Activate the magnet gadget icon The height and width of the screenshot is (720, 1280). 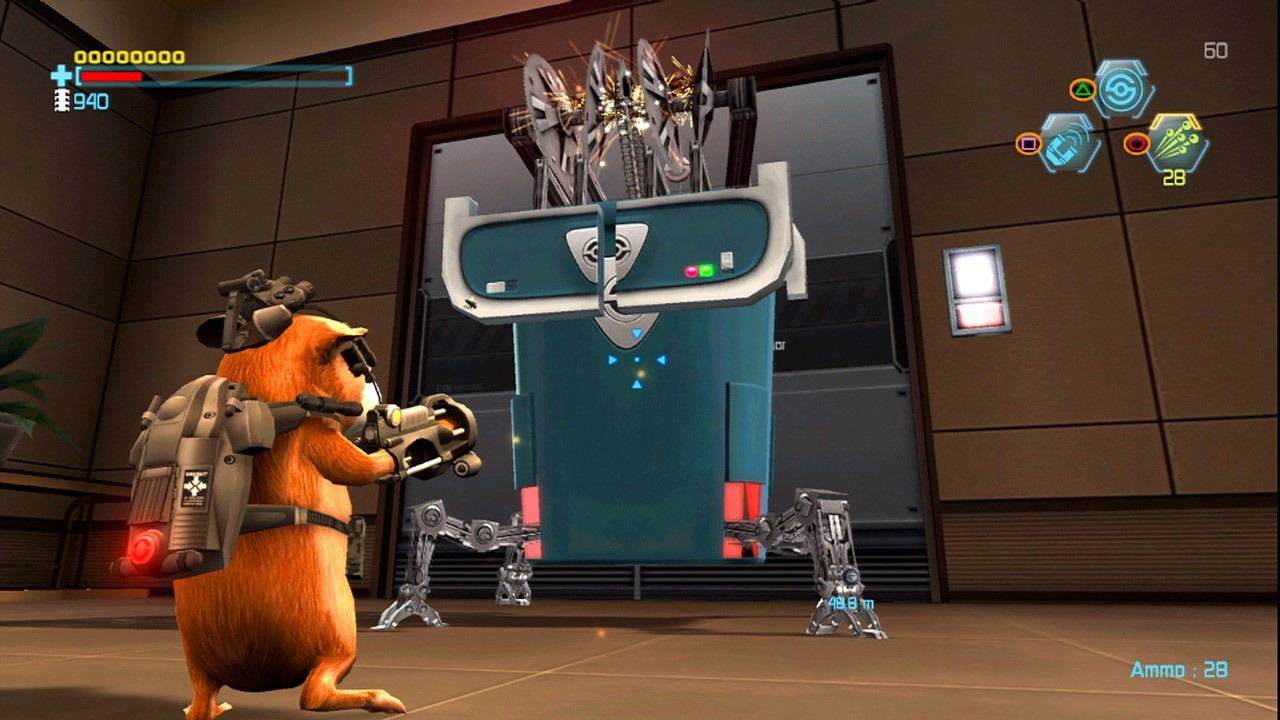[1070, 143]
